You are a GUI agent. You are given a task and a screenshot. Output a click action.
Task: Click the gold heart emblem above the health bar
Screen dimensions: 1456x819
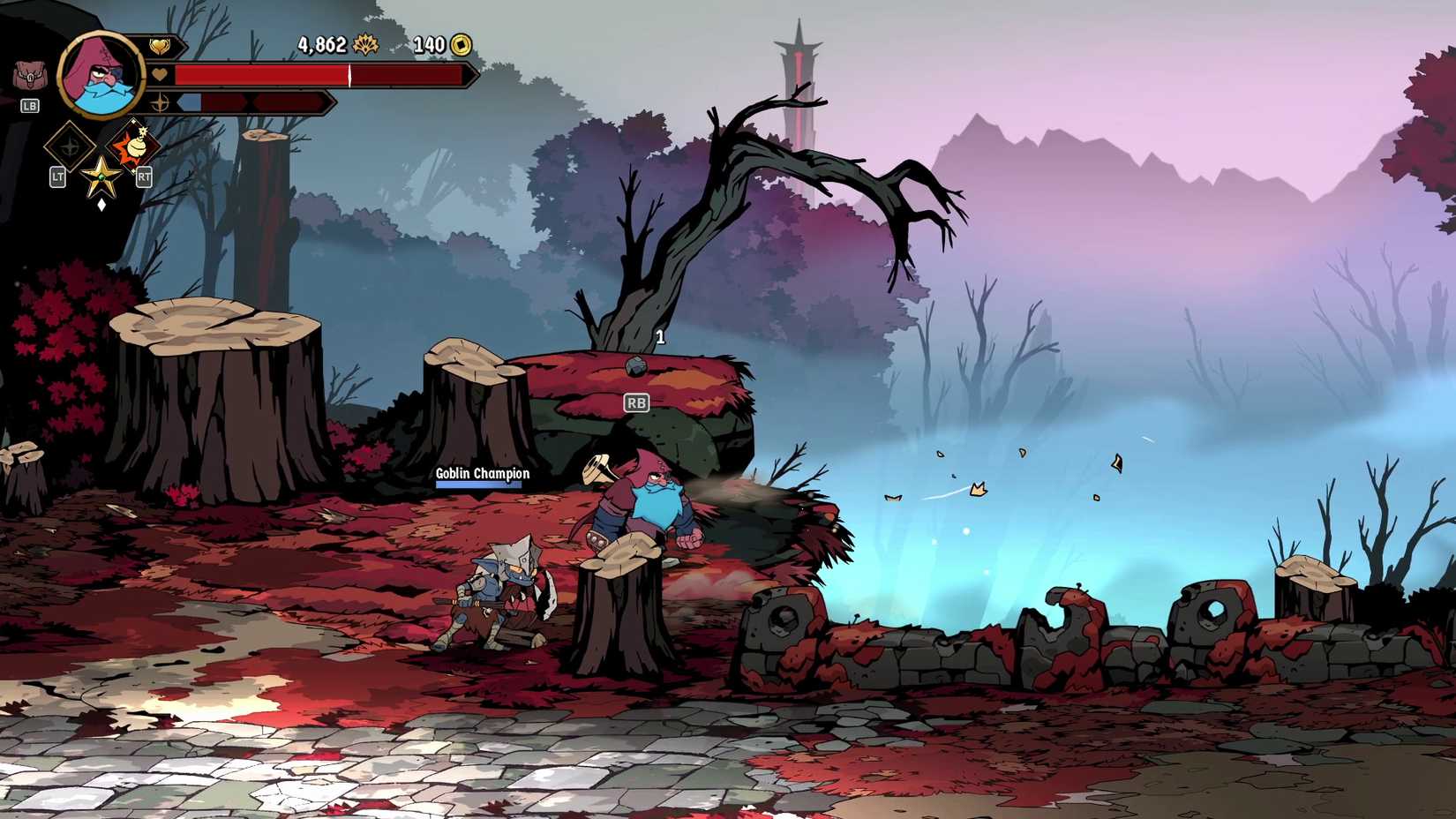161,44
